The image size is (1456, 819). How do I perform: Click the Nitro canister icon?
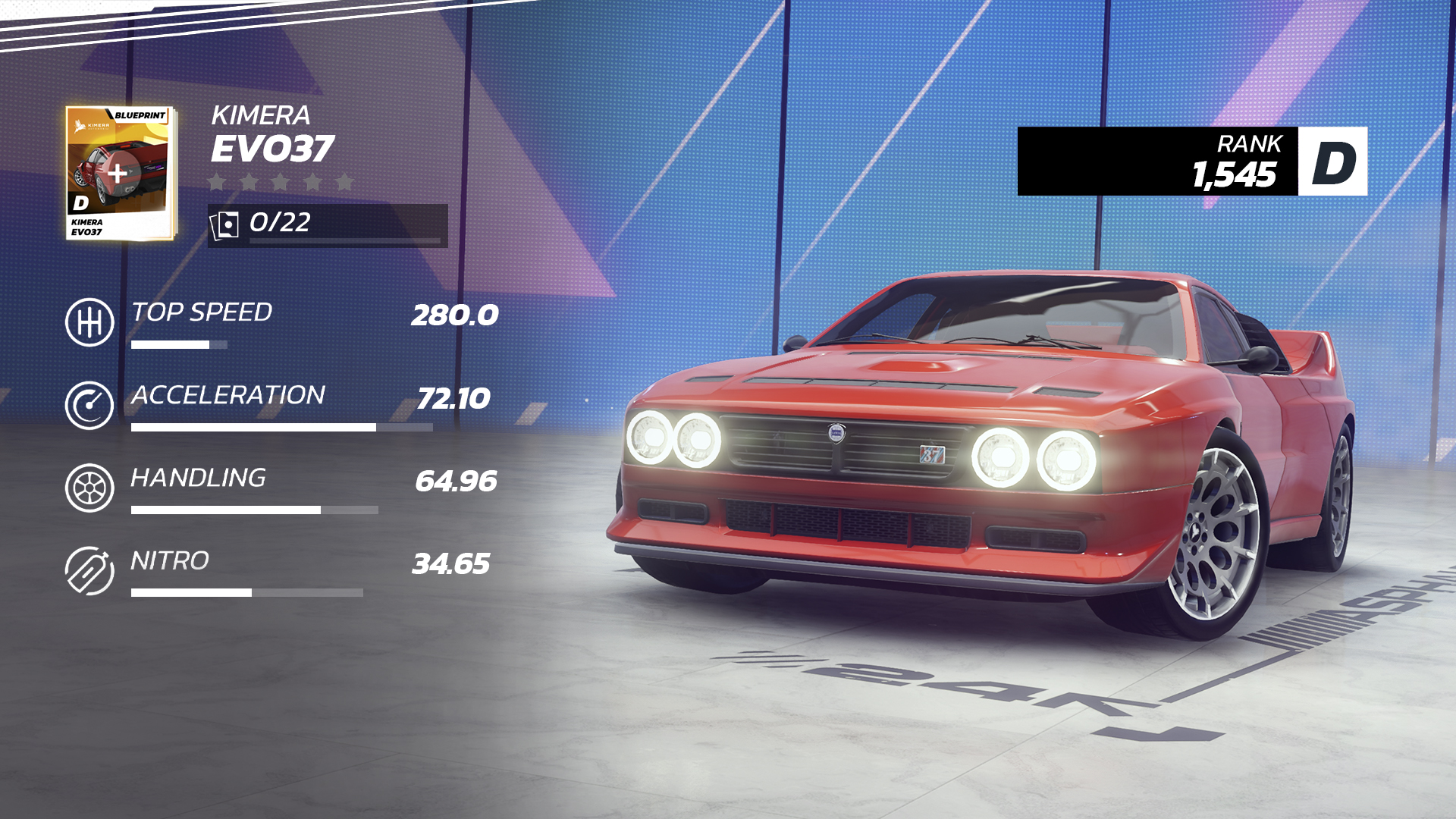tap(89, 569)
